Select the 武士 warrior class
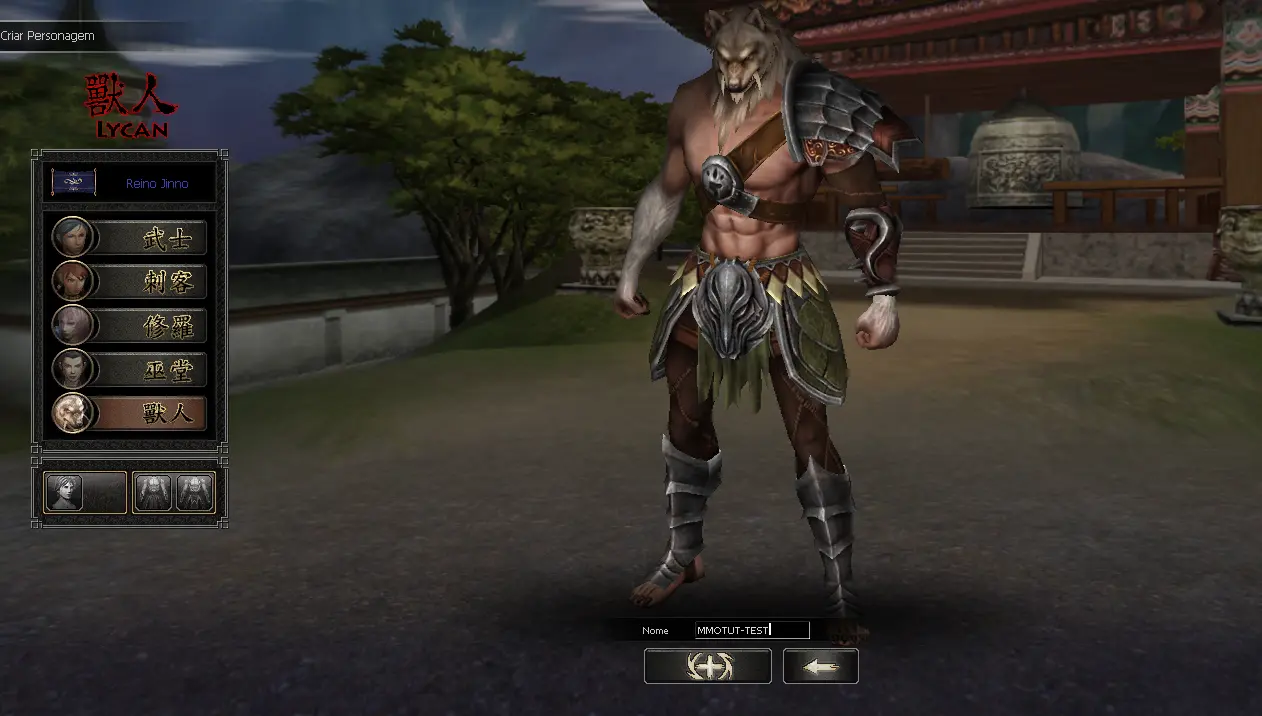Screen dimensions: 1262x716 point(130,237)
